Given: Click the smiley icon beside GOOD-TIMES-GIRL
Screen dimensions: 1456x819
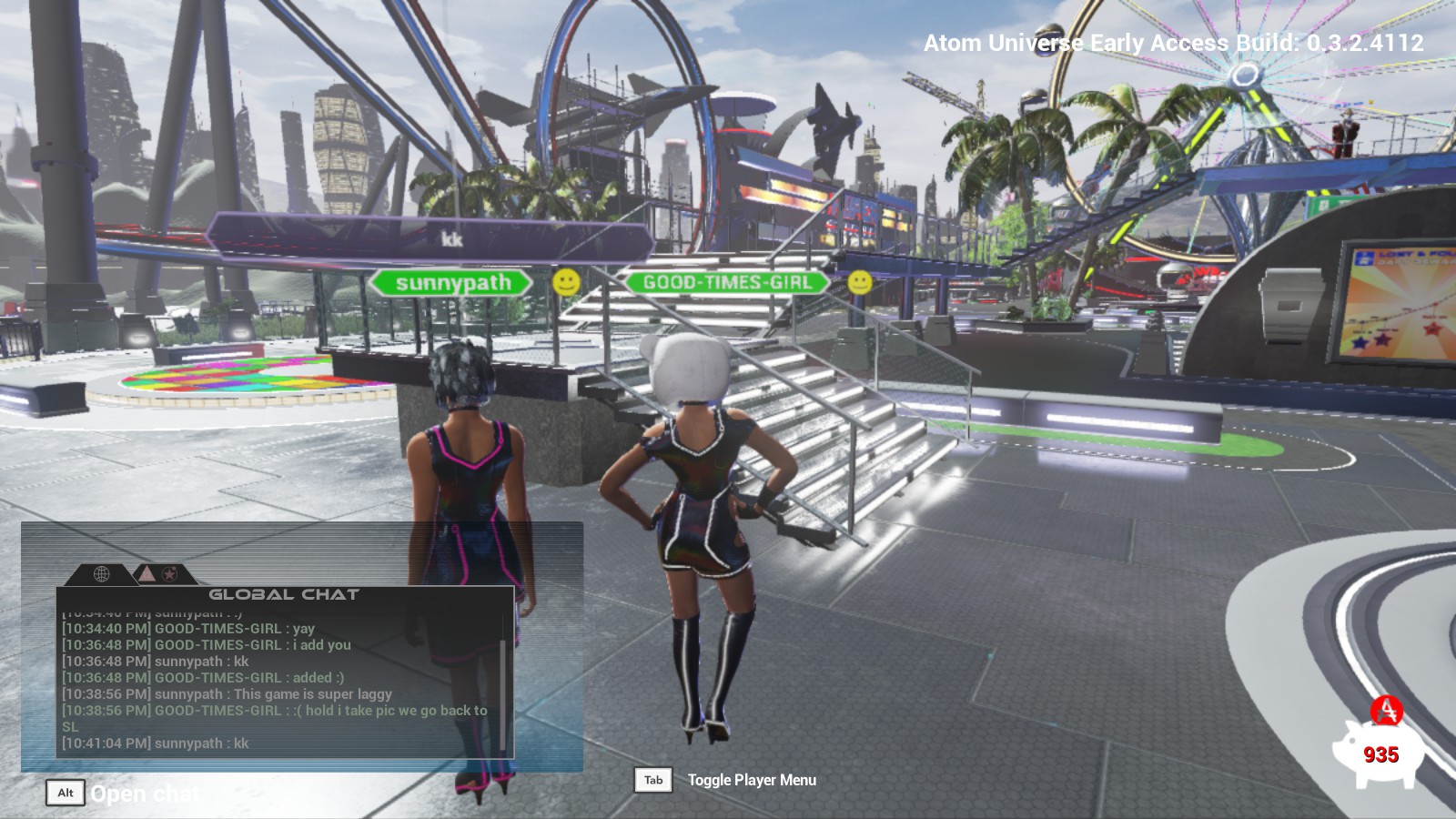Looking at the screenshot, I should 859,282.
